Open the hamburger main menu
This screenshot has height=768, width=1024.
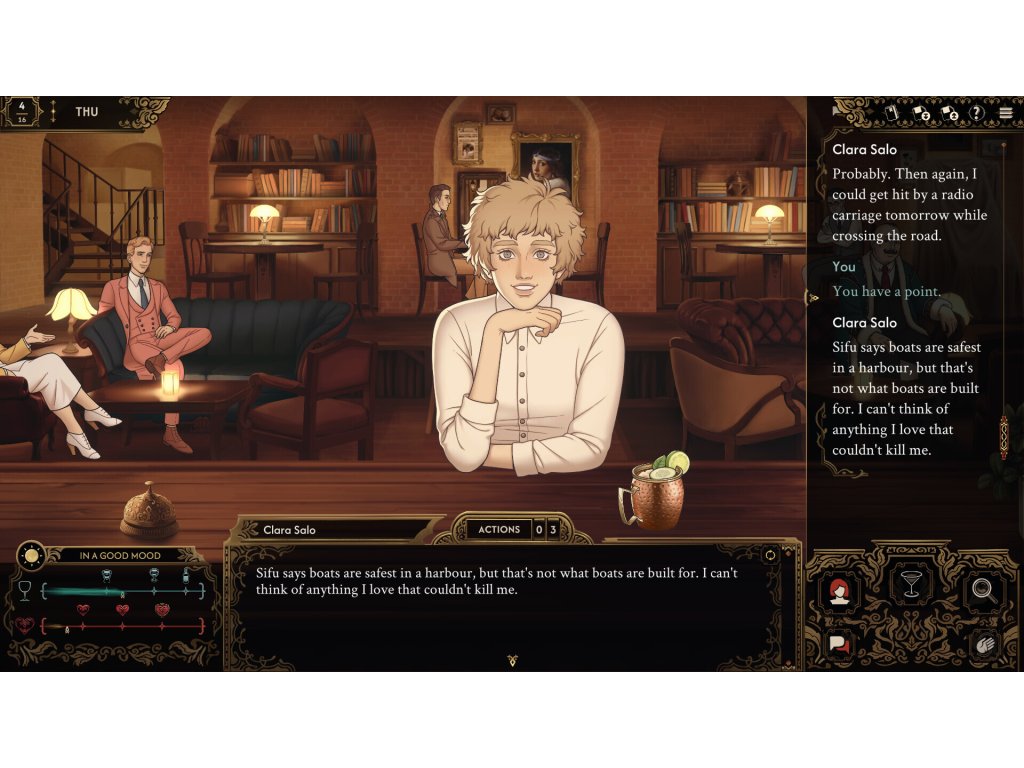[x=1005, y=113]
